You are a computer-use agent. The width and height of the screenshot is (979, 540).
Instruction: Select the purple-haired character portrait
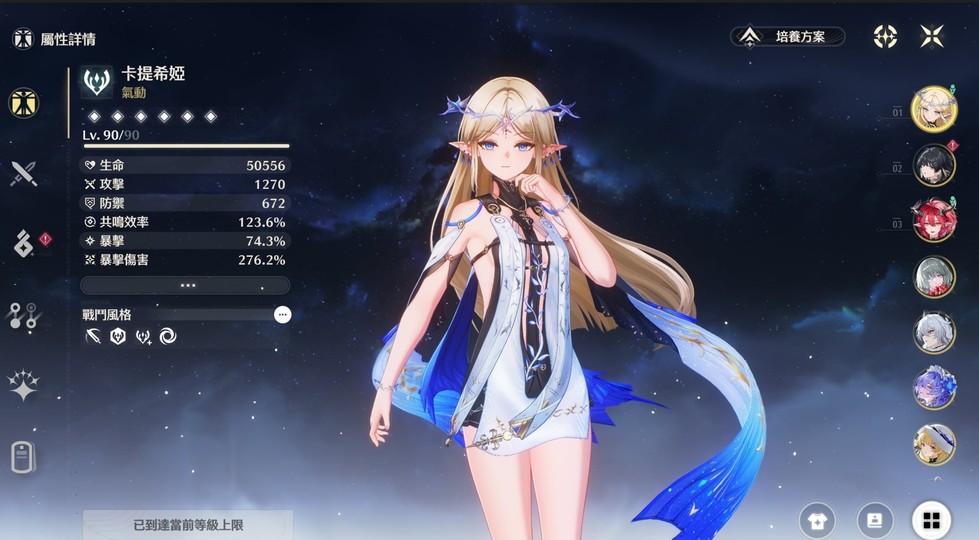pos(934,388)
